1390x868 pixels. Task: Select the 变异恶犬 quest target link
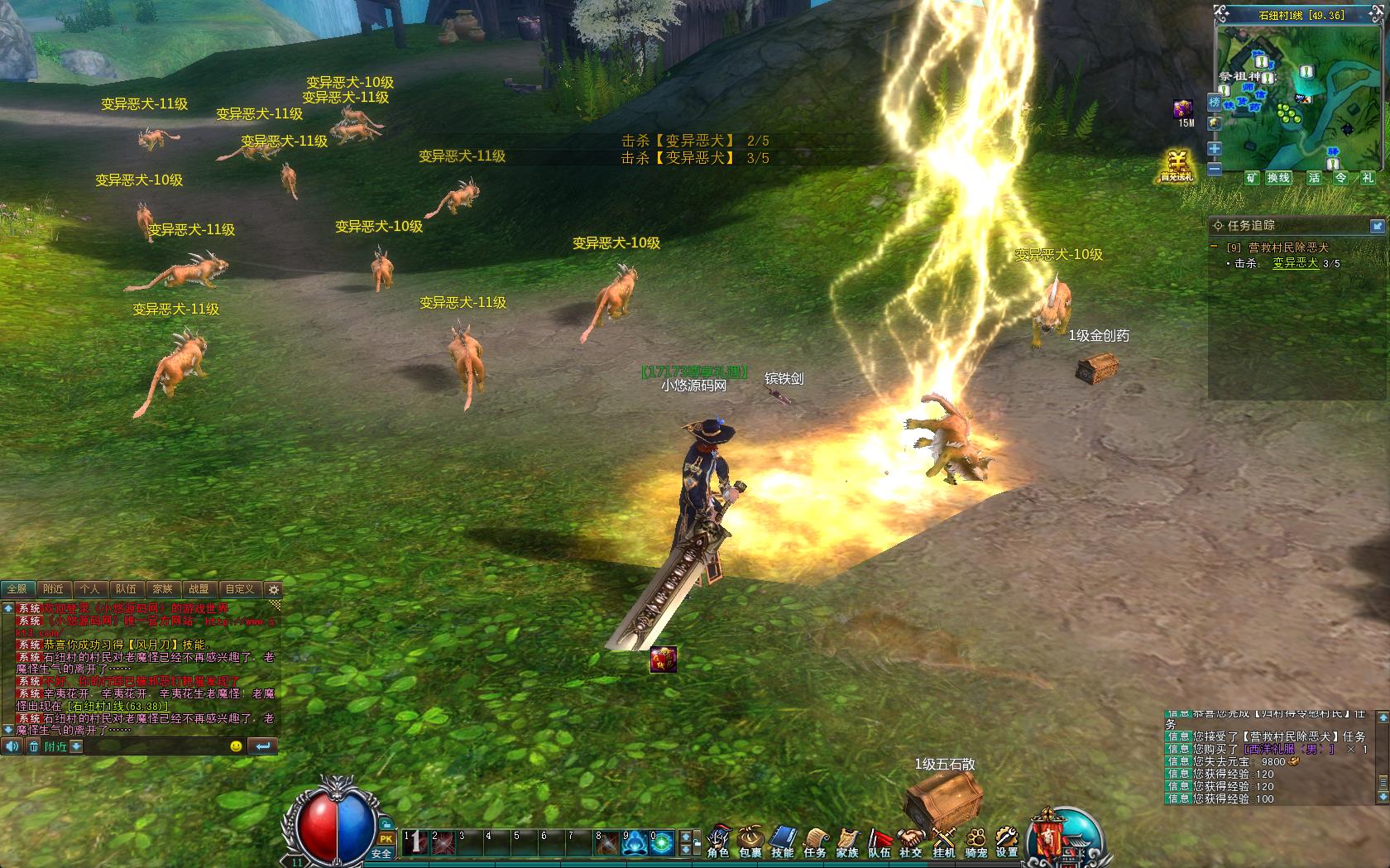(x=1295, y=263)
